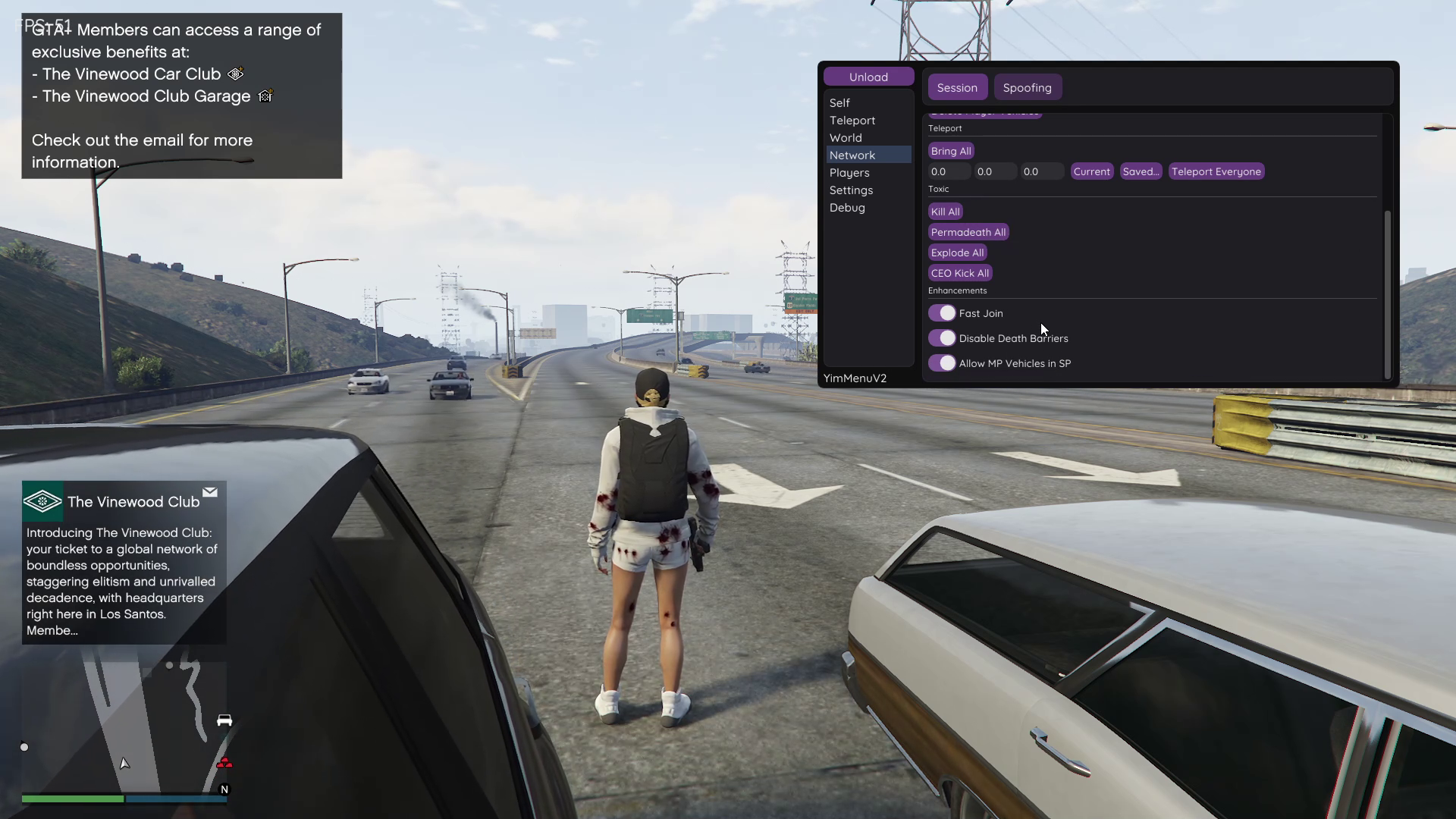Toggle Disable Death Barriers
This screenshot has width=1456, height=819.
942,338
